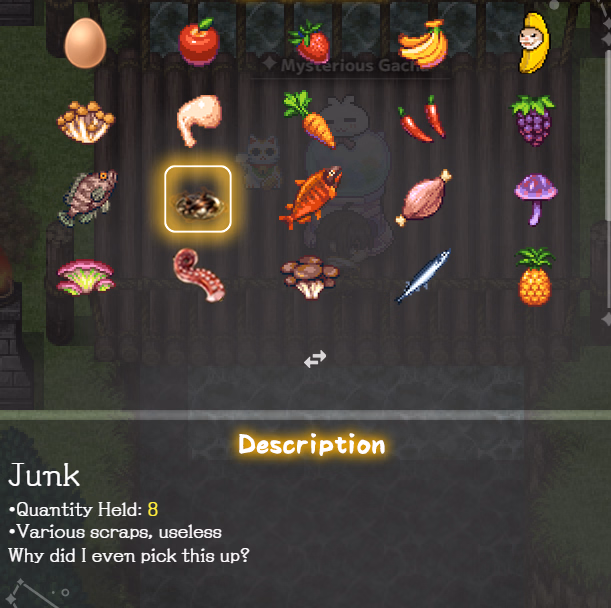Select the ham meat on bone
The height and width of the screenshot is (608, 611).
pyautogui.click(x=424, y=198)
